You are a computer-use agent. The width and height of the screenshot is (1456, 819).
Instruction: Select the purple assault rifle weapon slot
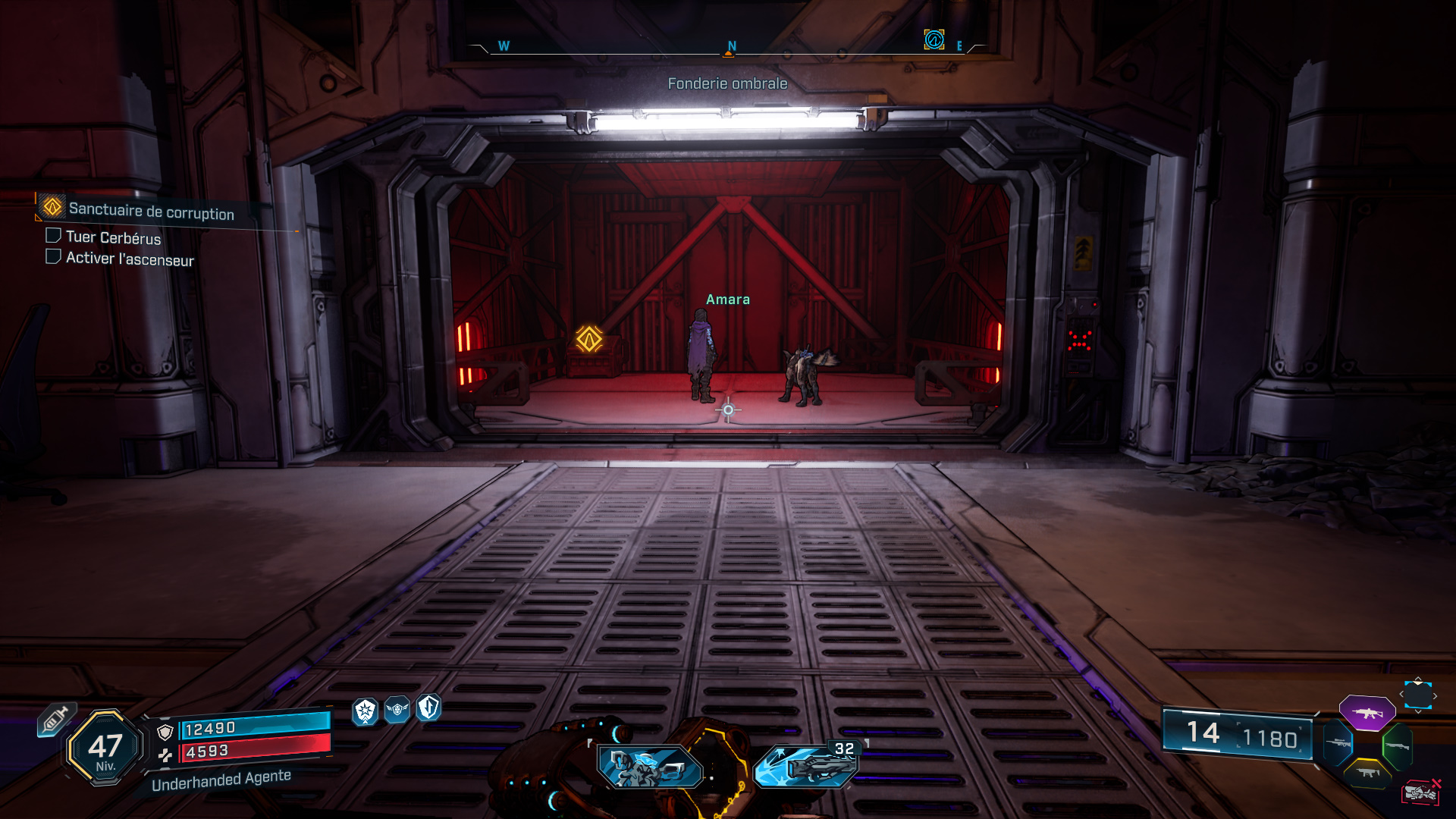pos(1367,713)
